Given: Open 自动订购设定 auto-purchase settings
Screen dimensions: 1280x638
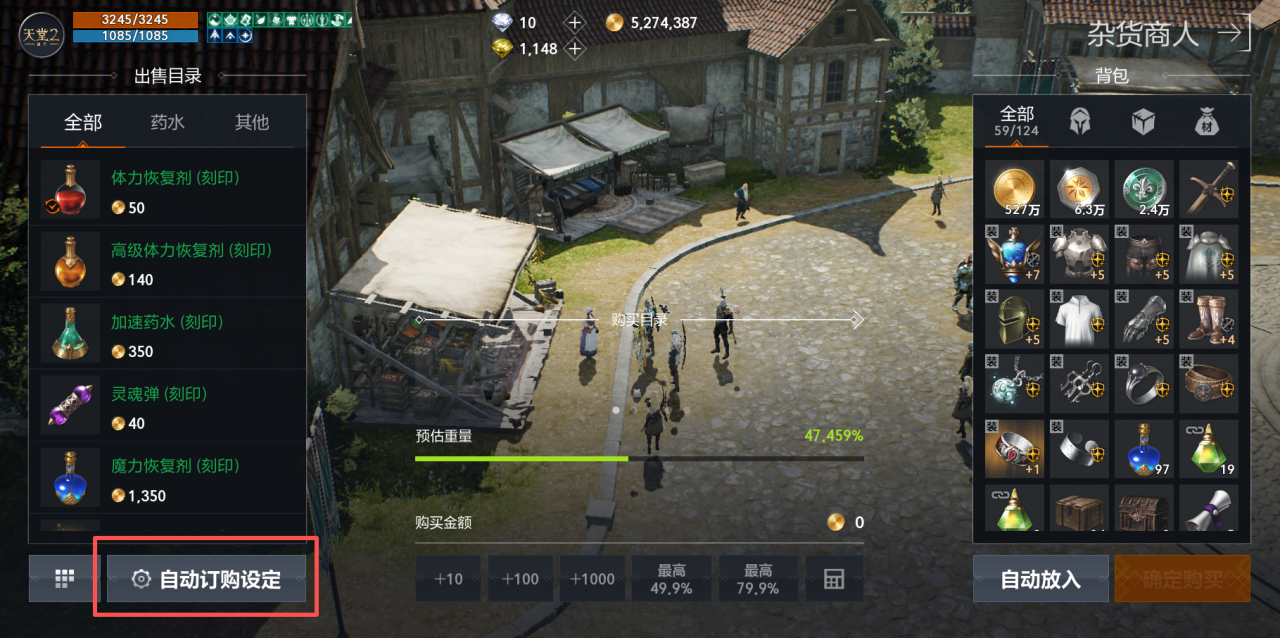Looking at the screenshot, I should (x=207, y=579).
